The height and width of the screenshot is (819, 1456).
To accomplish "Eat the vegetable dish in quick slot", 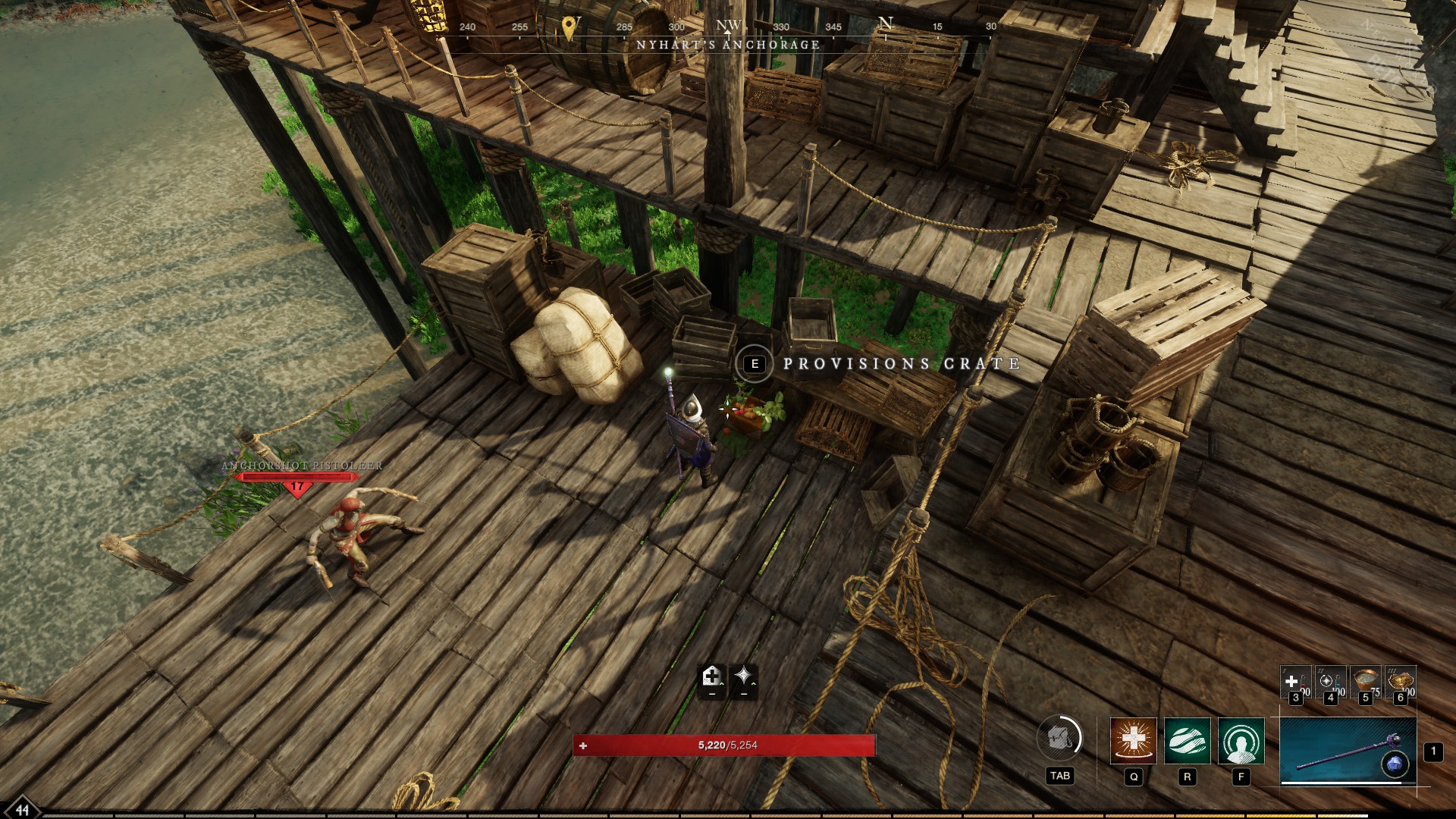I will click(x=1400, y=681).
